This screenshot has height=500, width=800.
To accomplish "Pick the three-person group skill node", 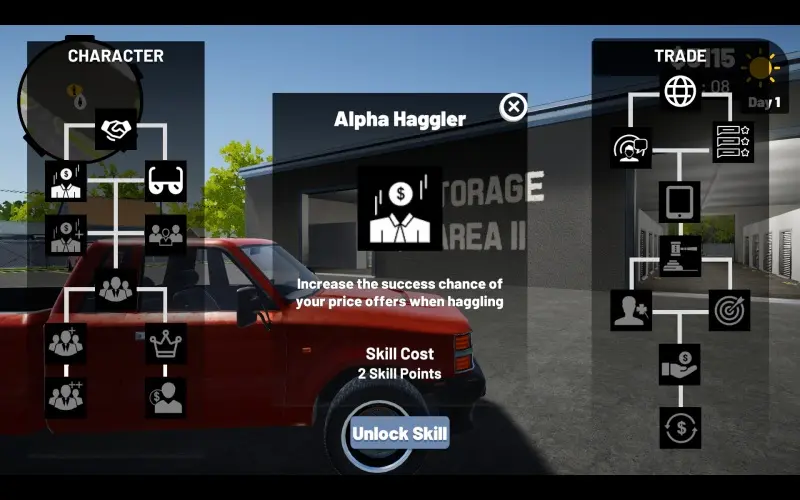I will [116, 290].
